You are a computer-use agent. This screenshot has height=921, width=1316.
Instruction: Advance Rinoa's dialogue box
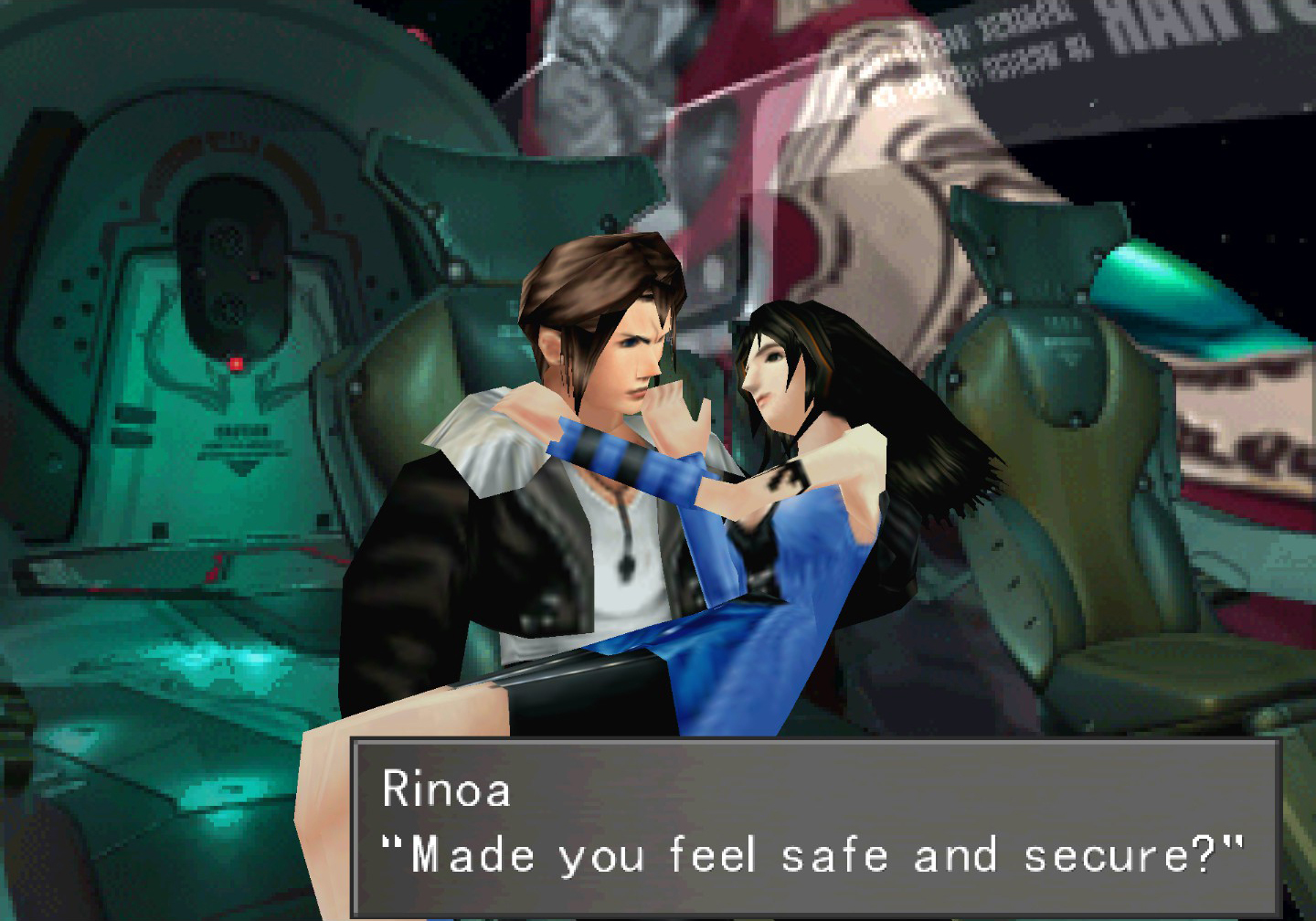point(814,826)
